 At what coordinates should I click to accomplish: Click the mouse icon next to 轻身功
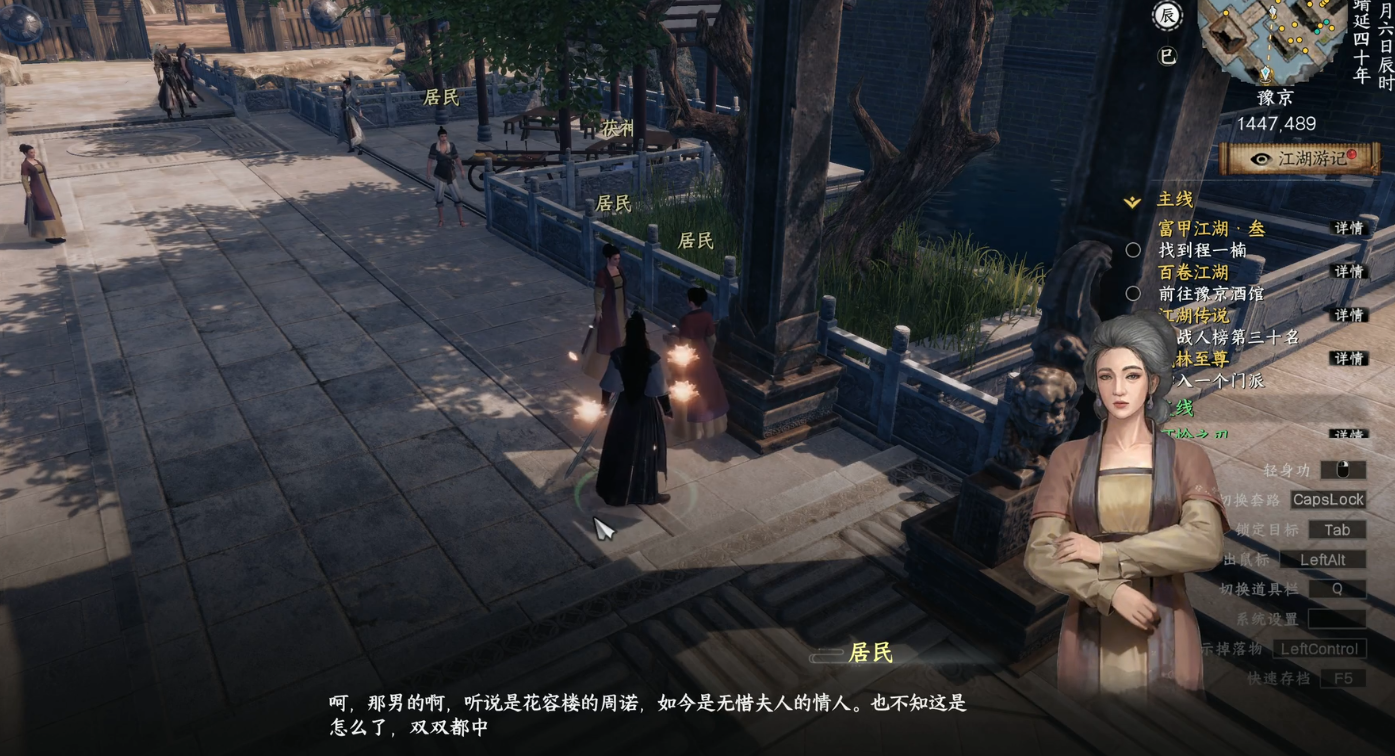pos(1345,469)
